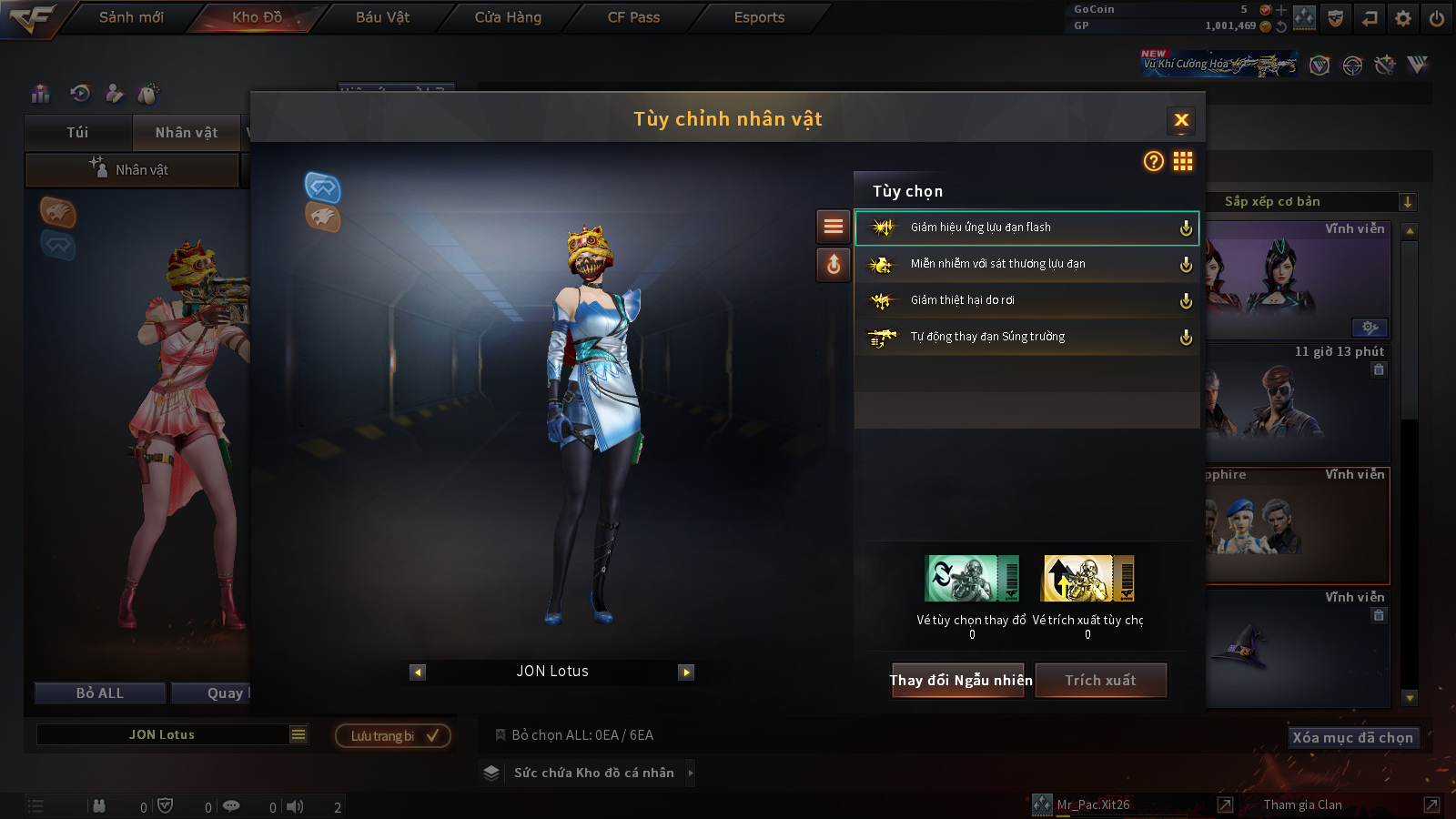The width and height of the screenshot is (1456, 819).
Task: Show the previous character with left arrow
Action: point(418,672)
